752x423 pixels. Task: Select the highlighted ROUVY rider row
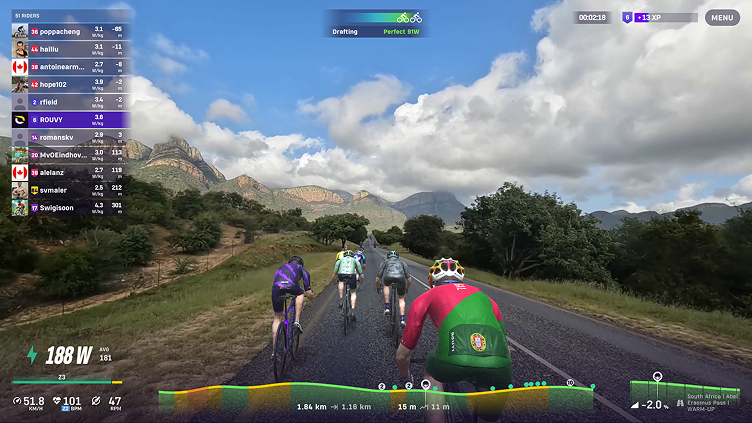click(69, 119)
